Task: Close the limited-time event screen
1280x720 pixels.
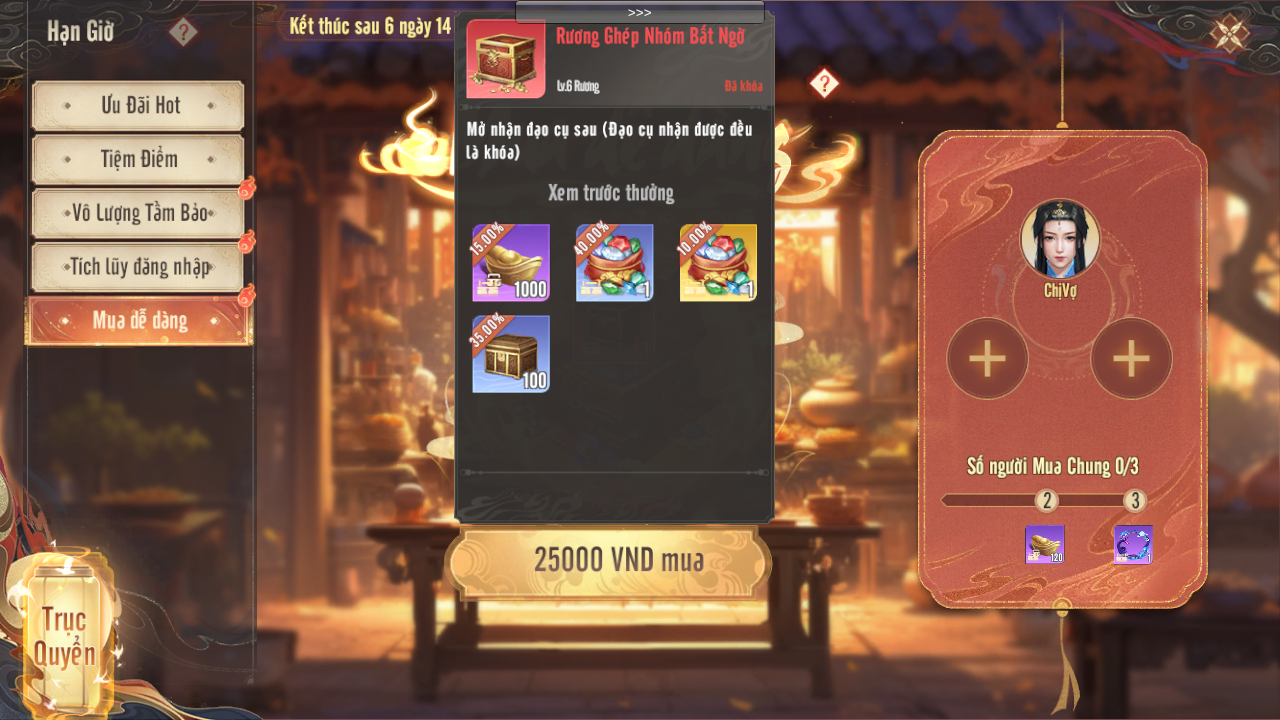Action: click(x=1229, y=33)
